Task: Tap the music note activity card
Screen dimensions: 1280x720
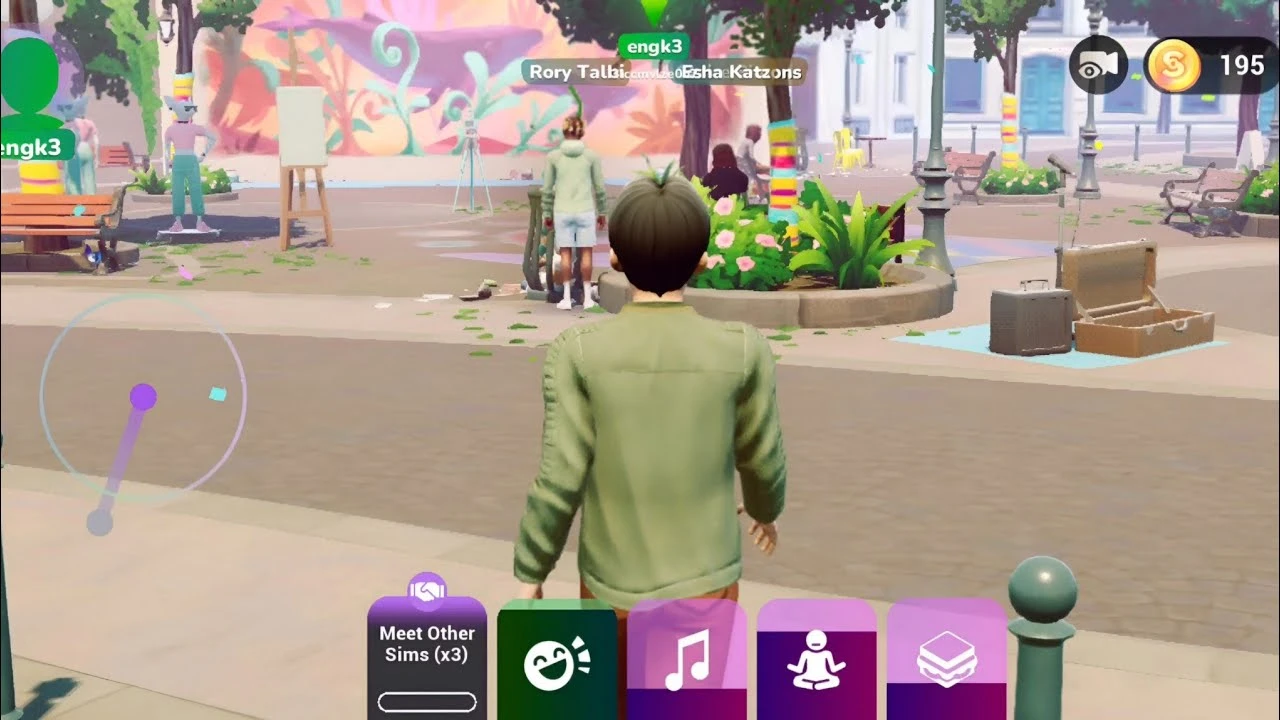Action: pos(686,660)
